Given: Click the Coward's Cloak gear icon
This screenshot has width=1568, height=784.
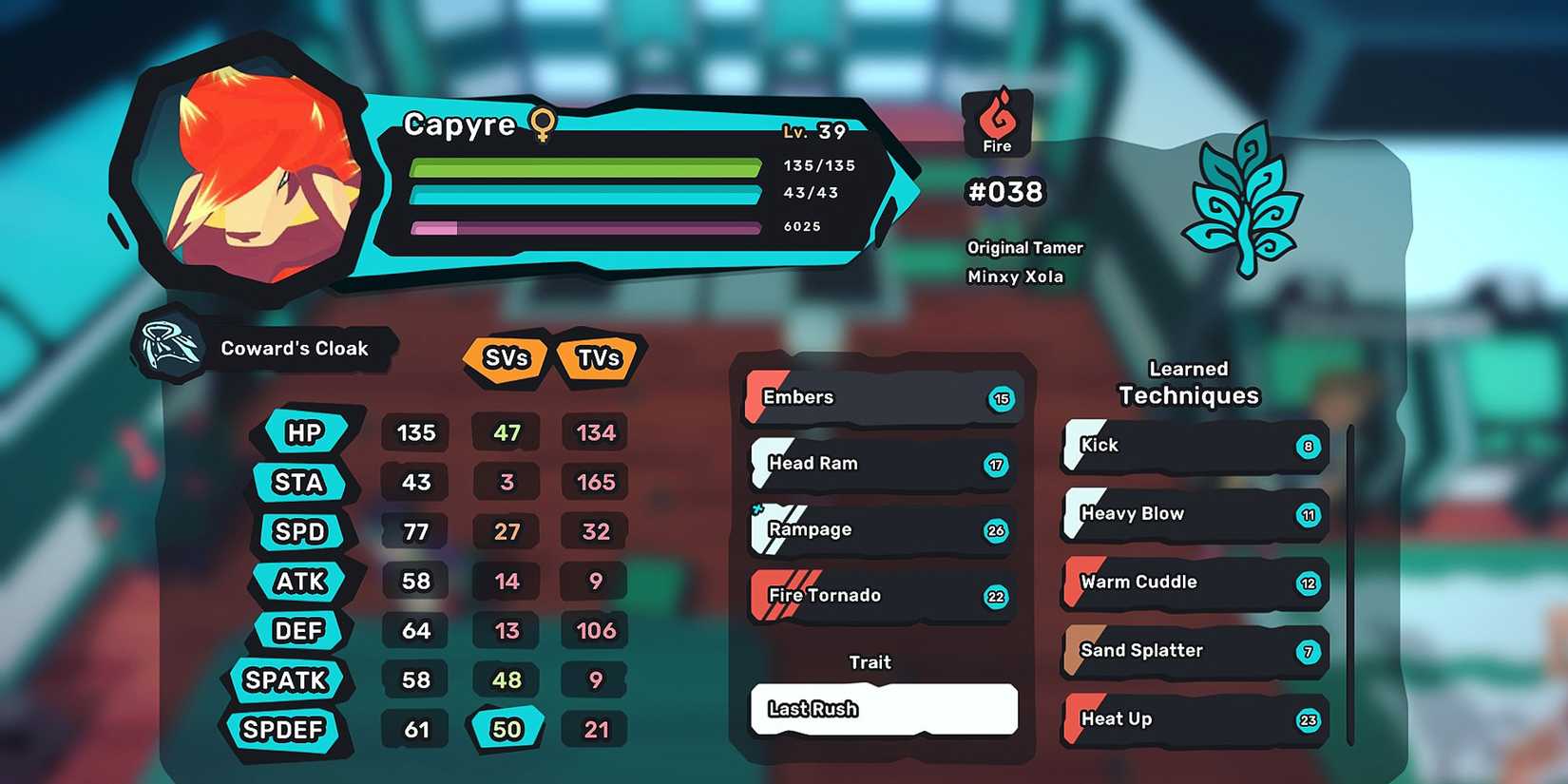Looking at the screenshot, I should coord(171,348).
